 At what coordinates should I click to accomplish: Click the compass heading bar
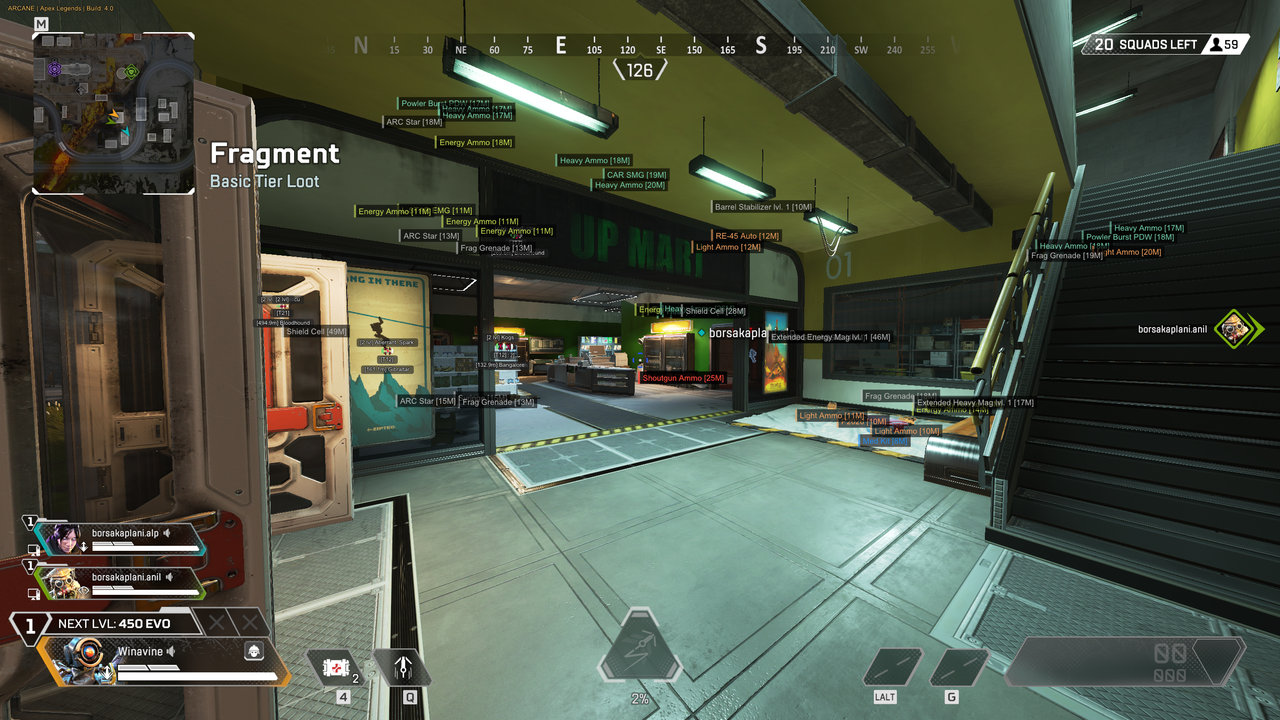point(640,47)
